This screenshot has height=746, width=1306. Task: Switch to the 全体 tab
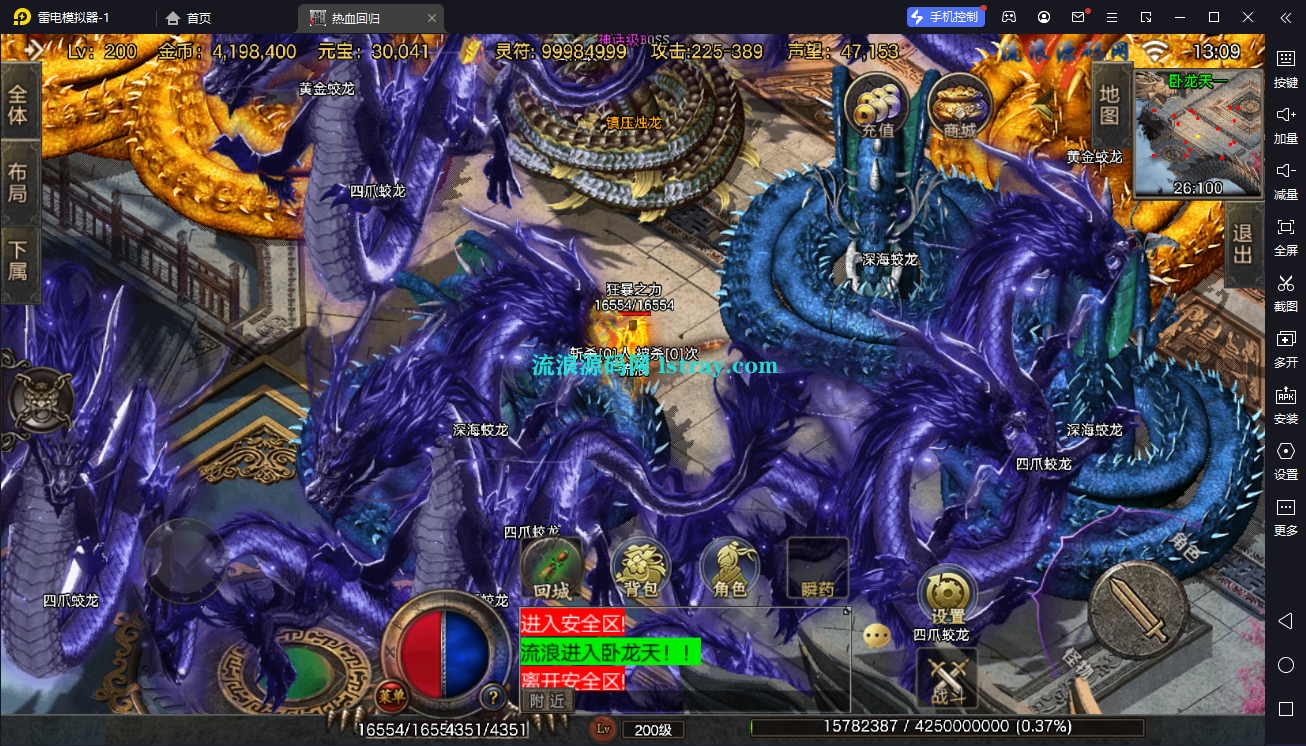[x=19, y=105]
